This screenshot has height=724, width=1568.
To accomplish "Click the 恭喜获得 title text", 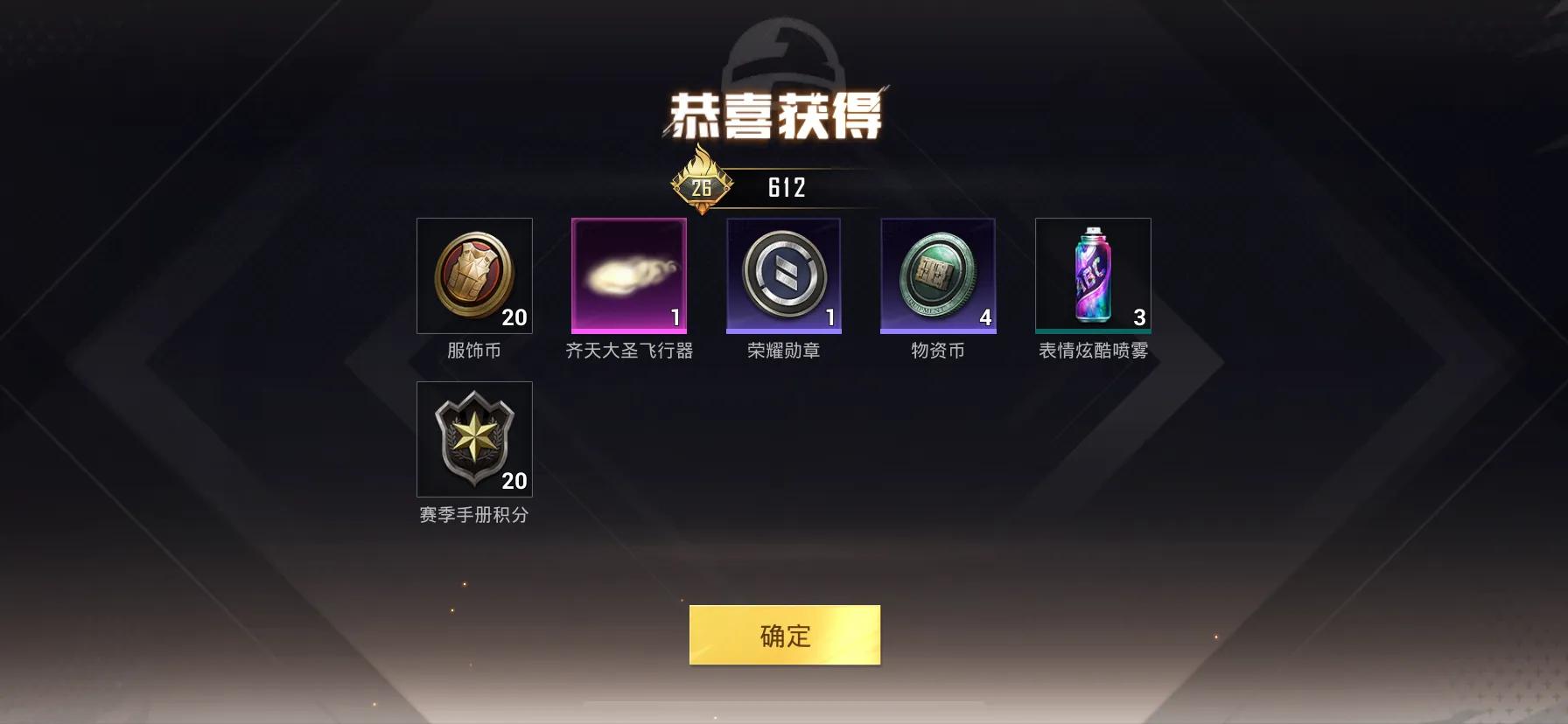I will click(x=781, y=112).
